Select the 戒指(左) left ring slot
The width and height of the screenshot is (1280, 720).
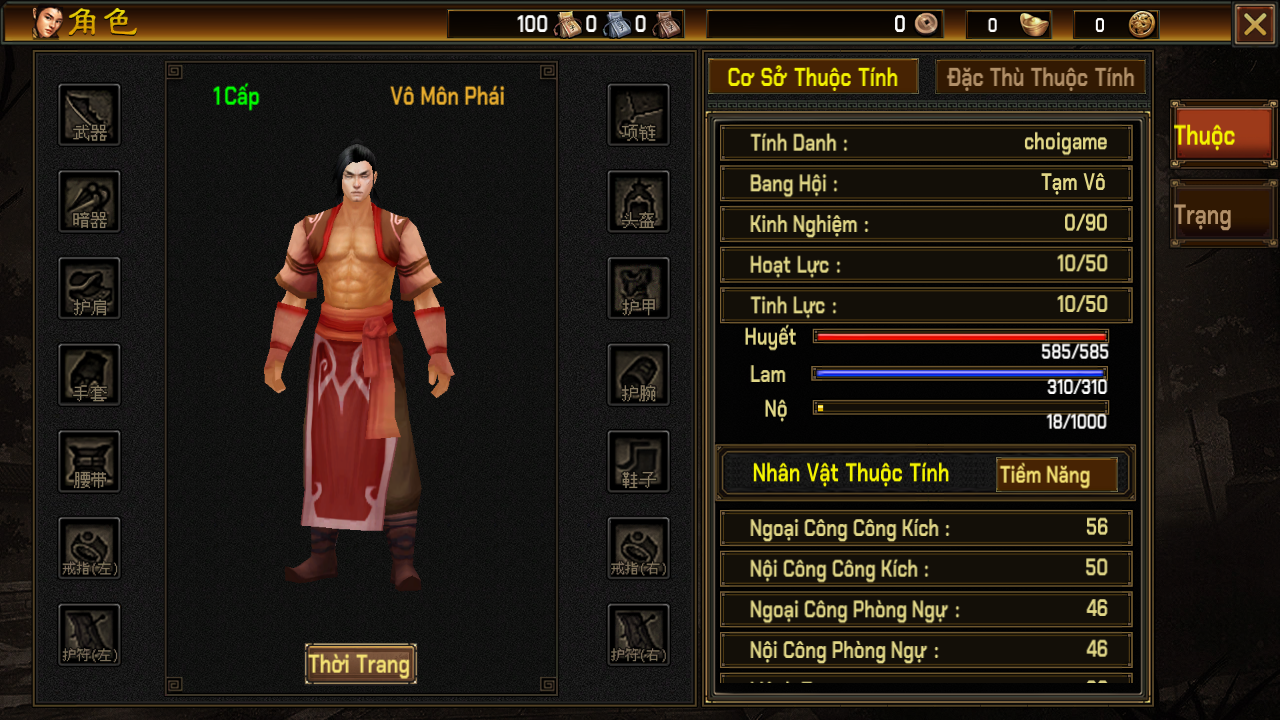(x=90, y=548)
